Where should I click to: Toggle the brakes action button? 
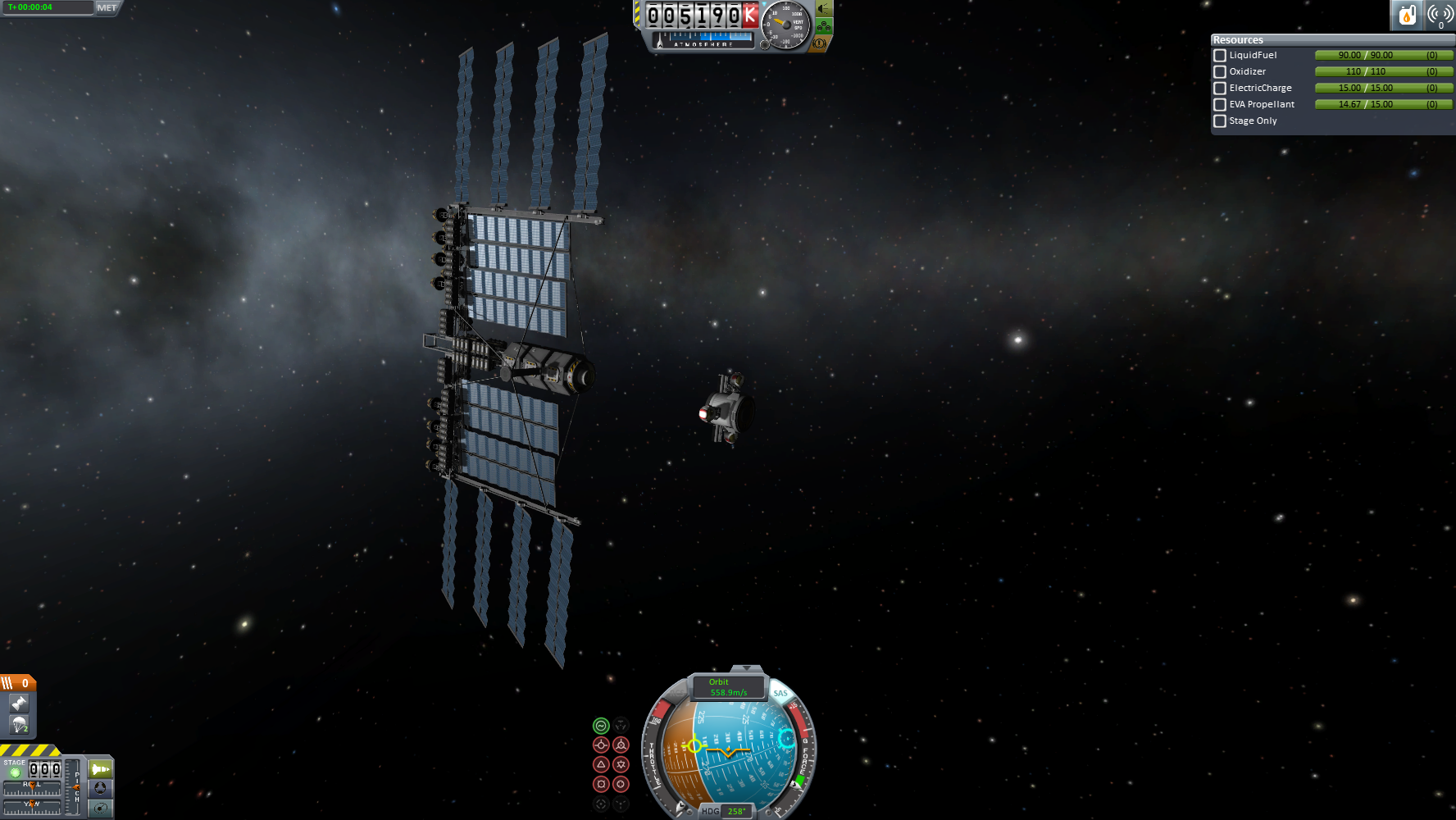[819, 43]
